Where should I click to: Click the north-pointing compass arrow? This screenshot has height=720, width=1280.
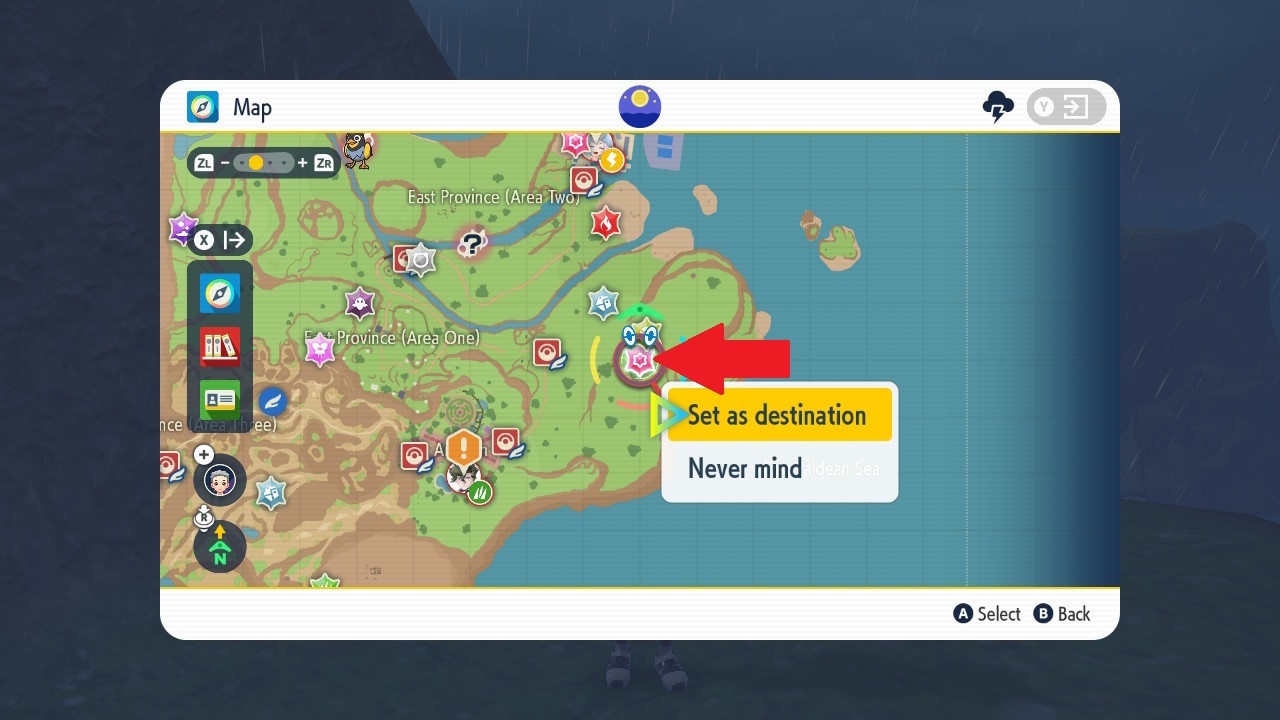point(220,545)
